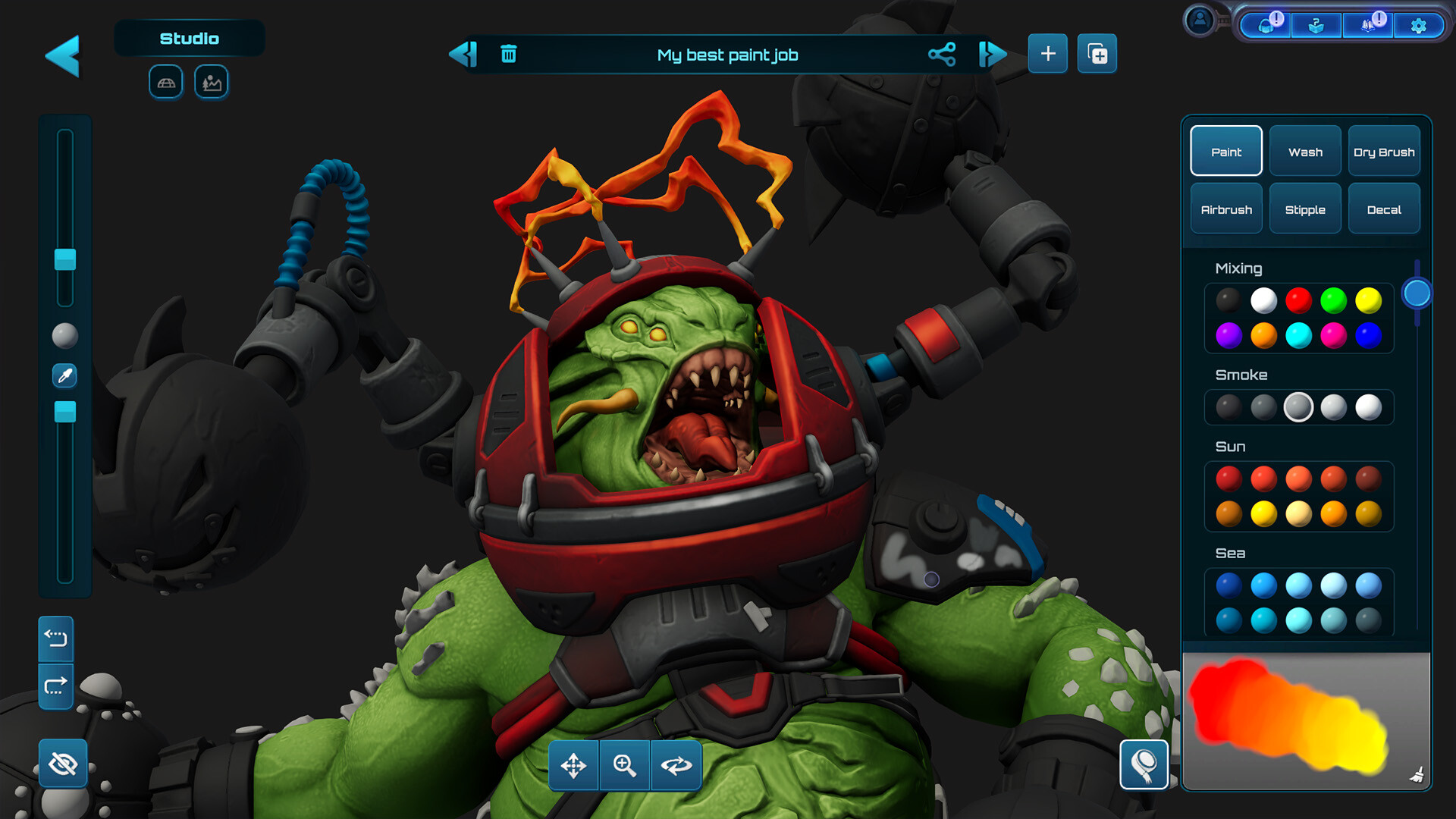Image resolution: width=1456 pixels, height=819 pixels.
Task: Click the eyedropper color picker tool
Action: 64,375
